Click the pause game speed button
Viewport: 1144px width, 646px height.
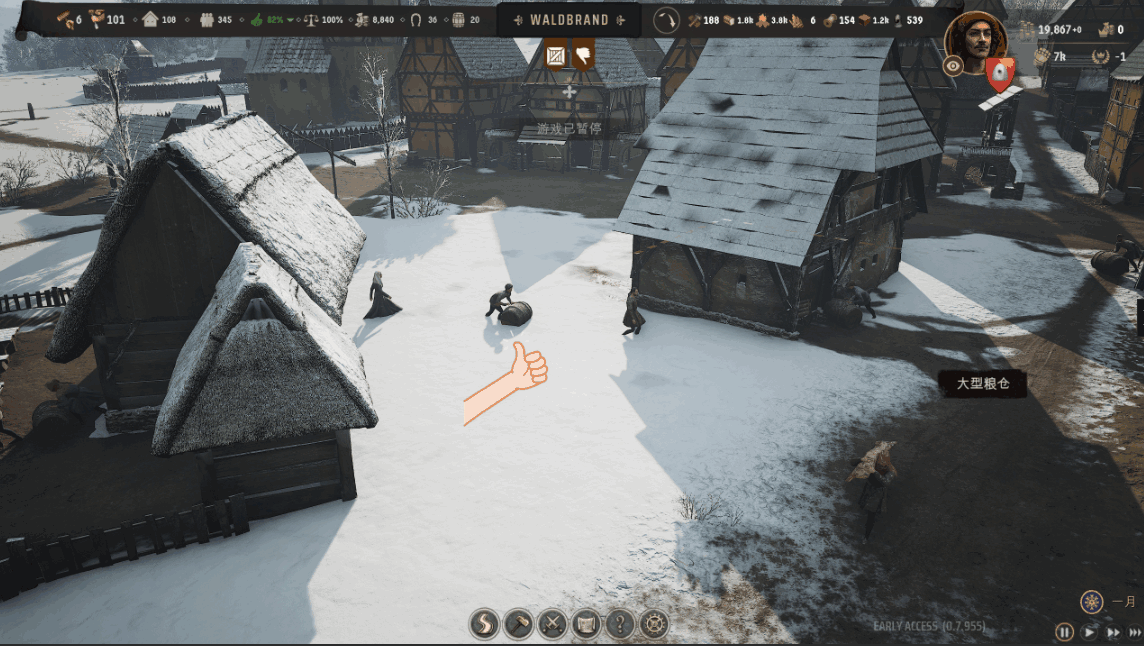(x=1064, y=632)
